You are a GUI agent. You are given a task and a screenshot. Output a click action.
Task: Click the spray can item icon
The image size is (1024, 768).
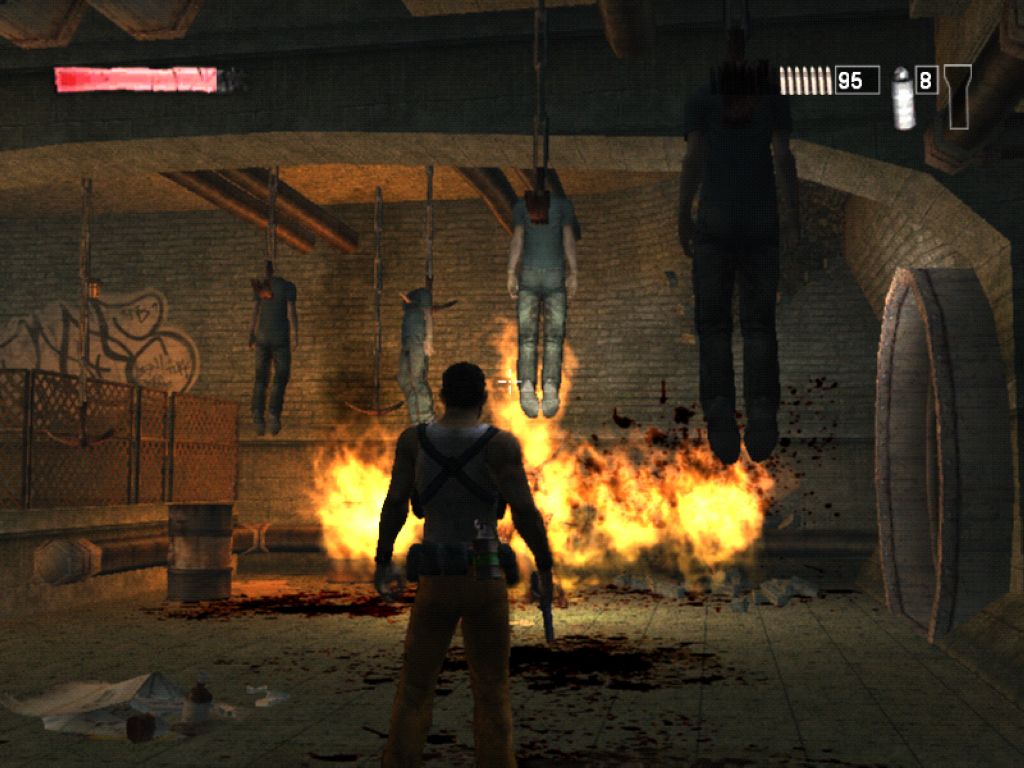(903, 98)
